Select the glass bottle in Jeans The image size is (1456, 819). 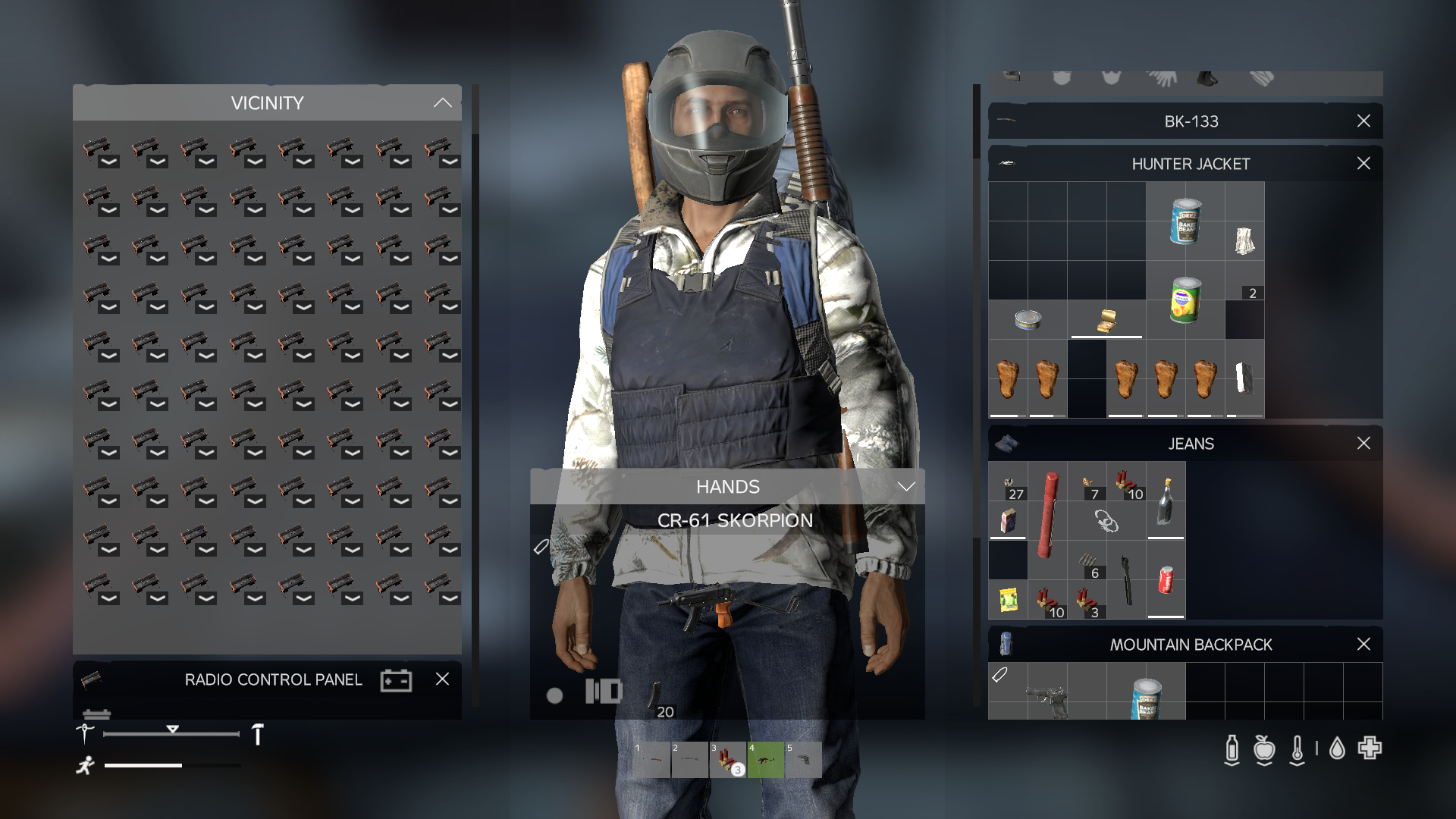tap(1166, 502)
